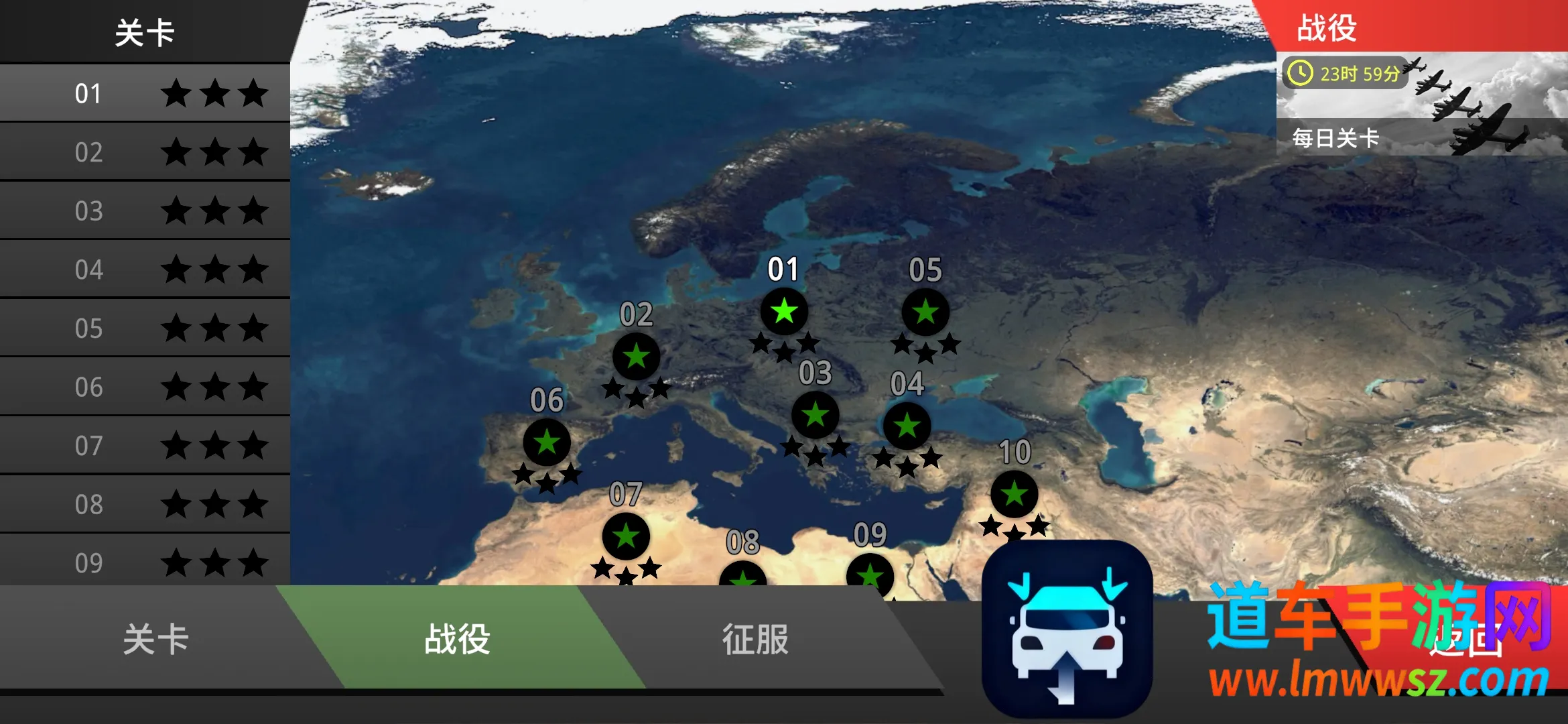Select level 01 in the level list
This screenshot has width=1568, height=724.
(145, 93)
